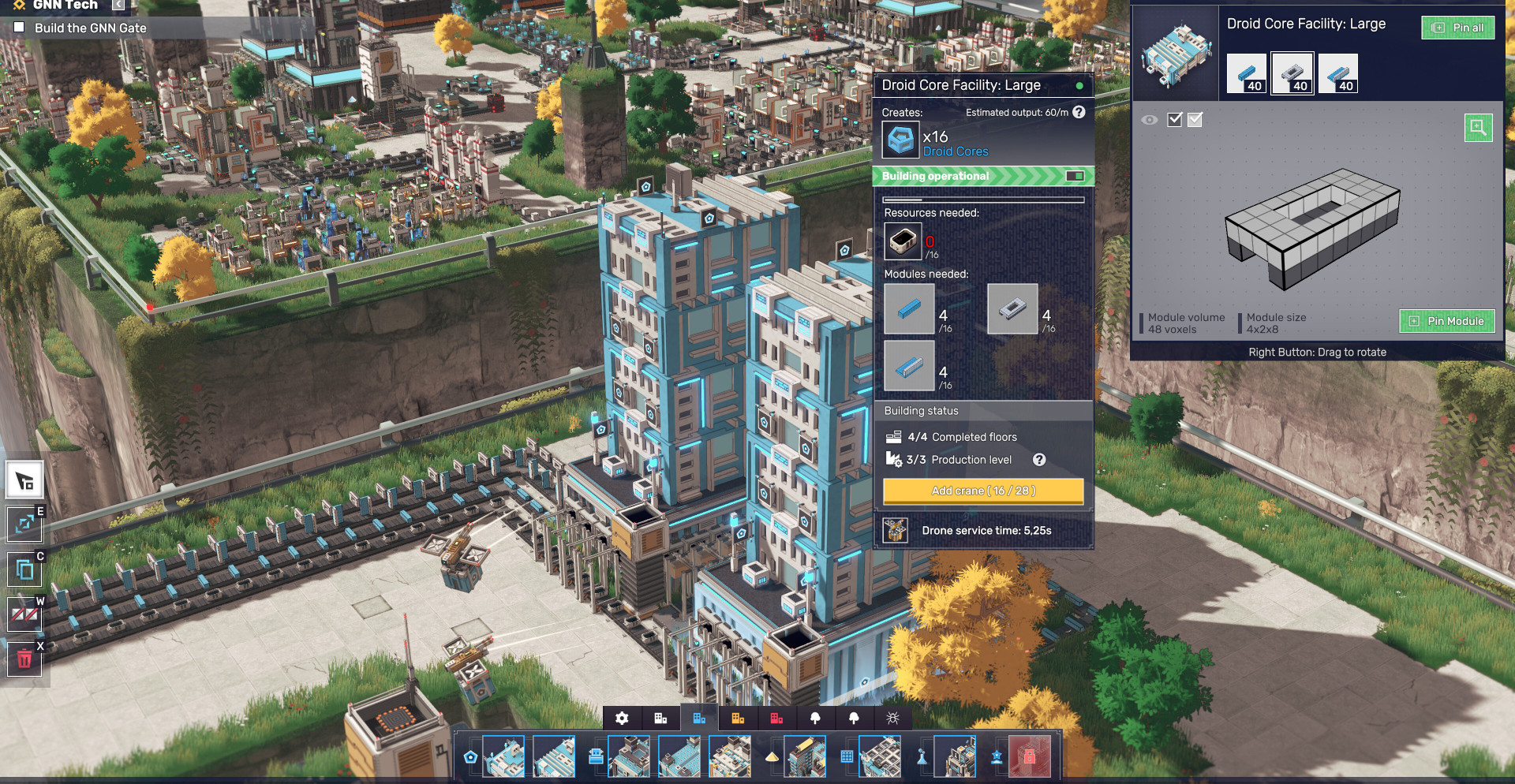This screenshot has width=1515, height=784.
Task: Tick the Build the GNN Gate checkbox
Action: [20, 28]
